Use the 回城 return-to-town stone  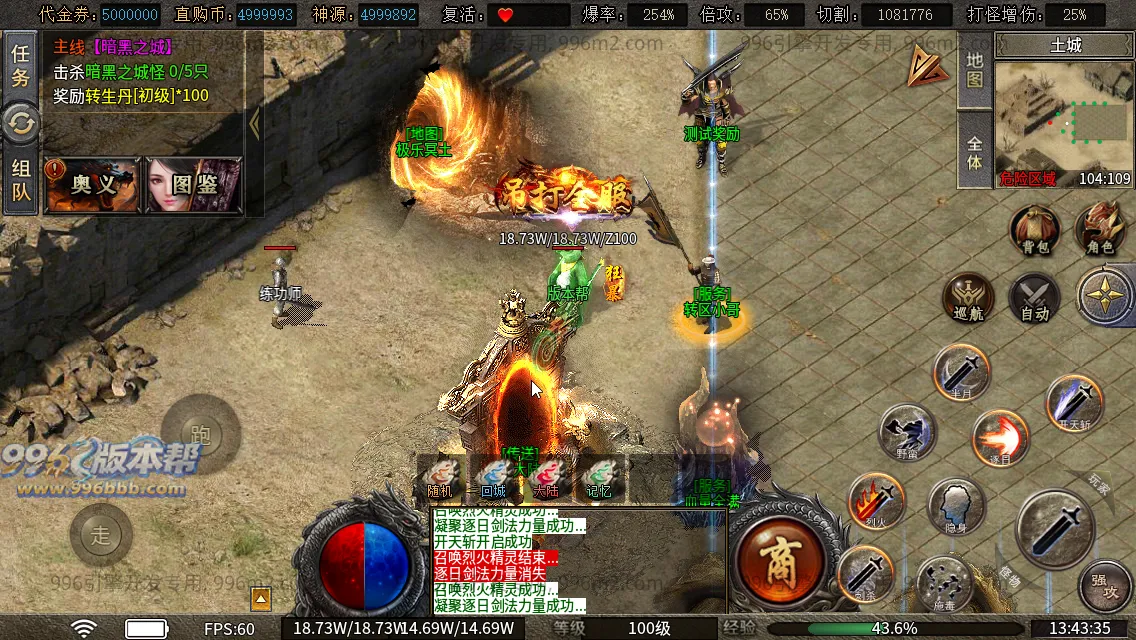click(493, 477)
